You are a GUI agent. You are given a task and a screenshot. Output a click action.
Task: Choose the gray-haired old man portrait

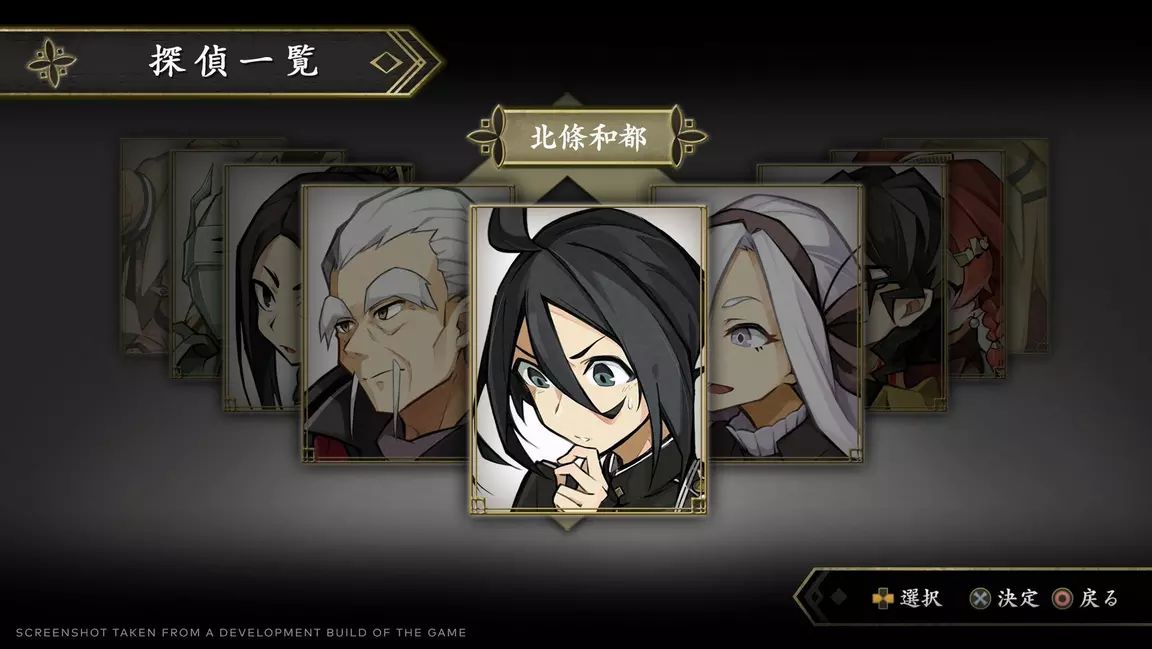click(385, 320)
